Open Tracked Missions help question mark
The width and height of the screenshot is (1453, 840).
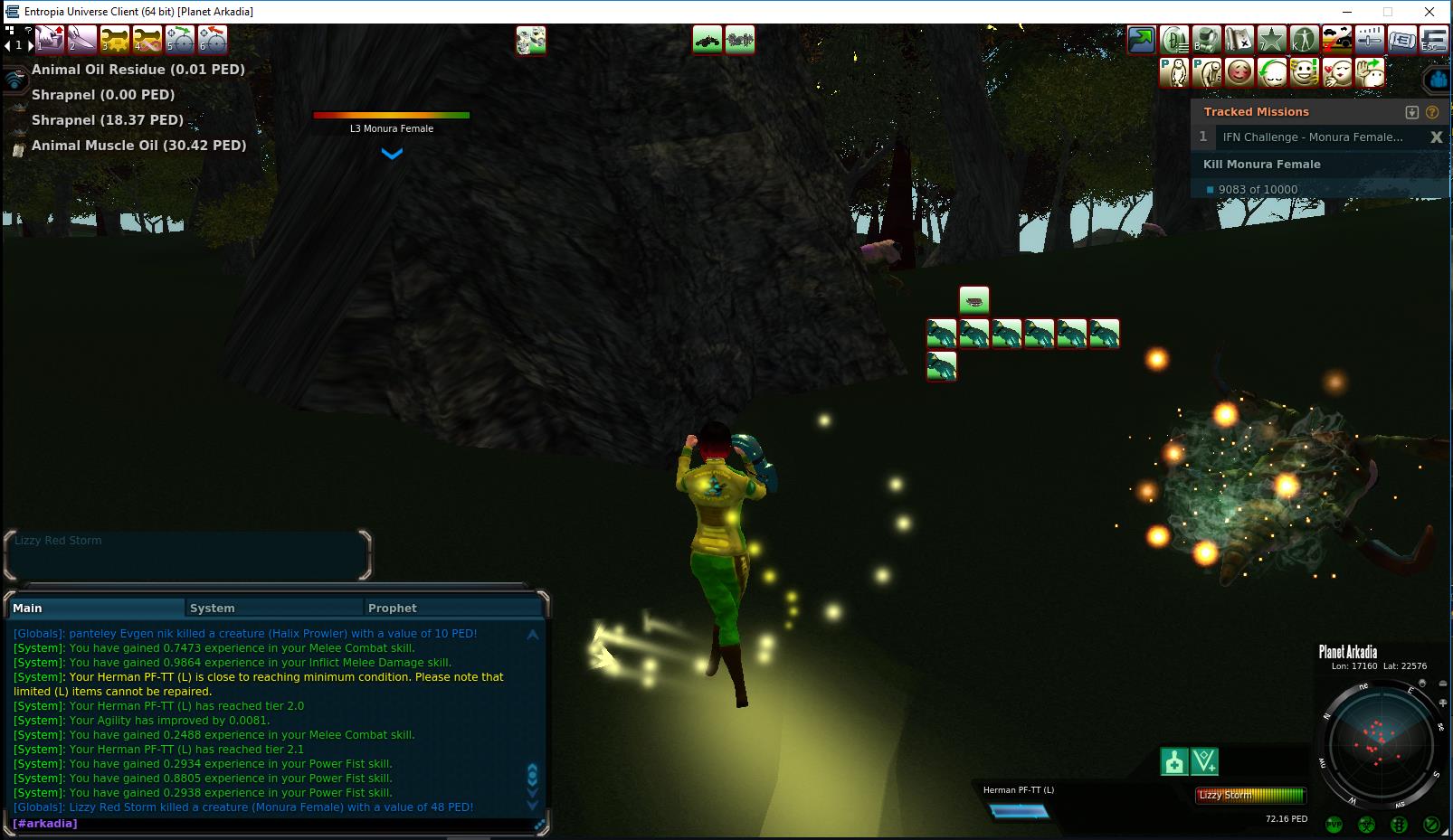[x=1432, y=112]
